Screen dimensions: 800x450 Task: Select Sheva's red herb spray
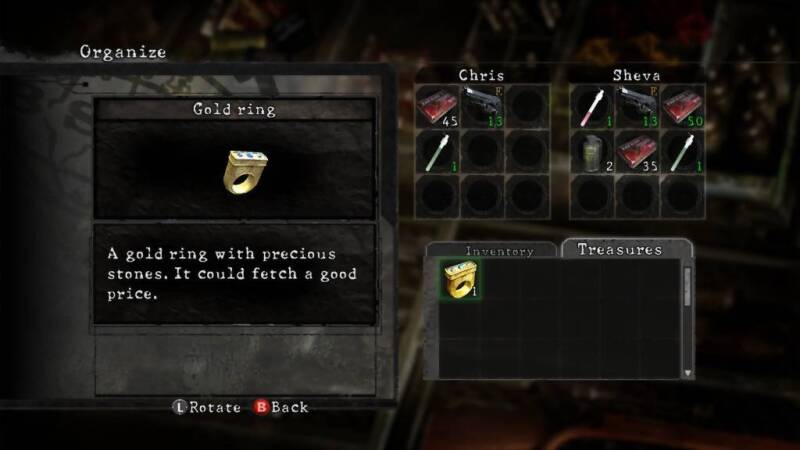(592, 106)
